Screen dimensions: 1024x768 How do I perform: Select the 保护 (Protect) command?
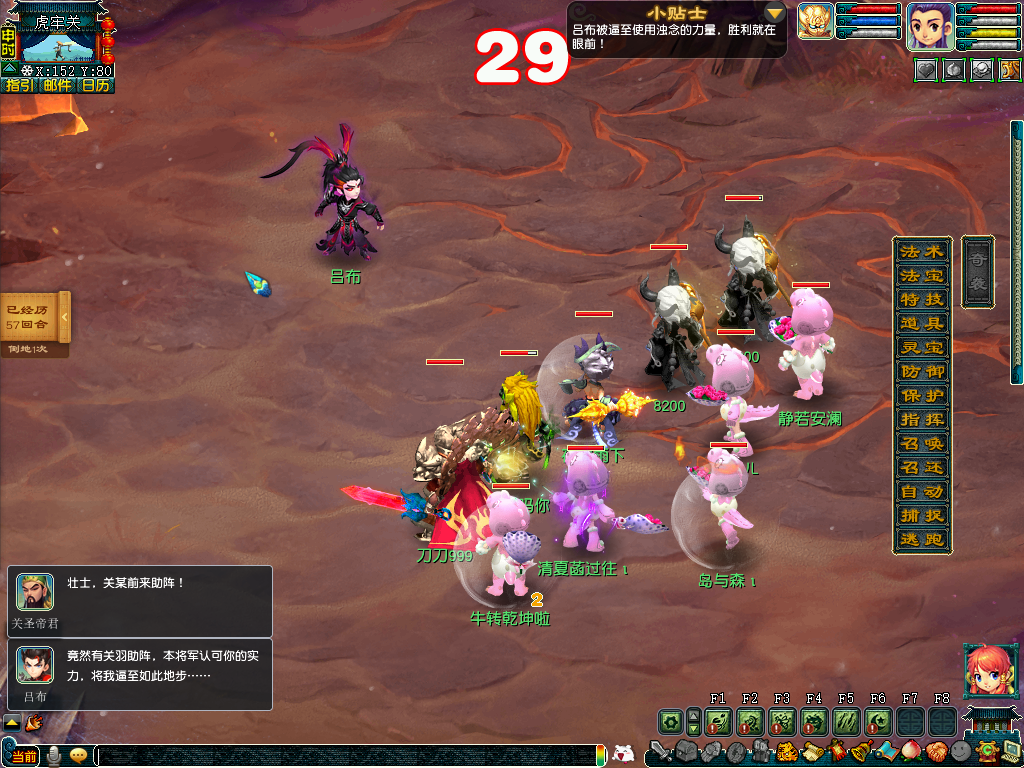click(921, 396)
